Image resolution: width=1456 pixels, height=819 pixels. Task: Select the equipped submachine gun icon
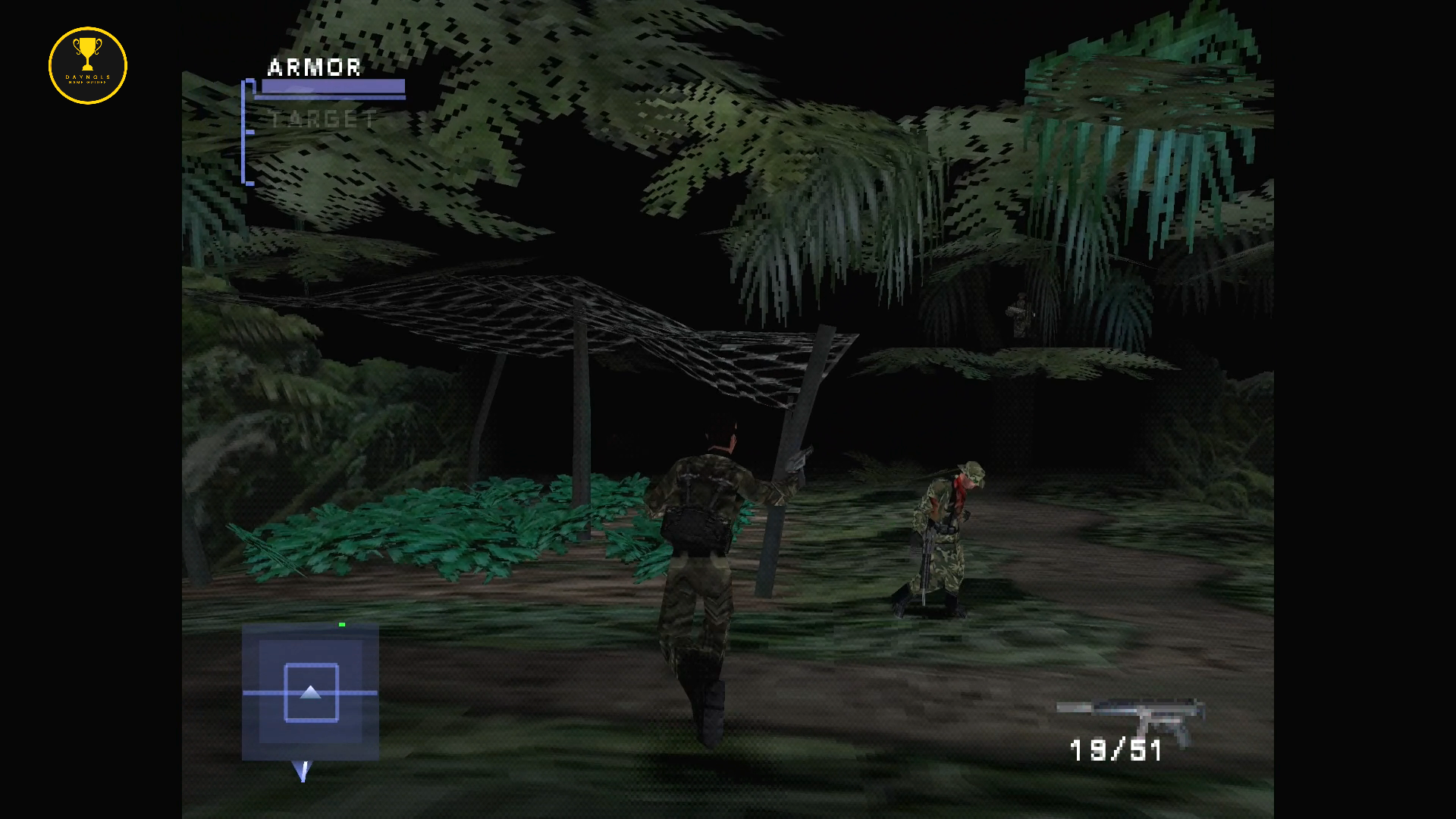click(x=1130, y=717)
